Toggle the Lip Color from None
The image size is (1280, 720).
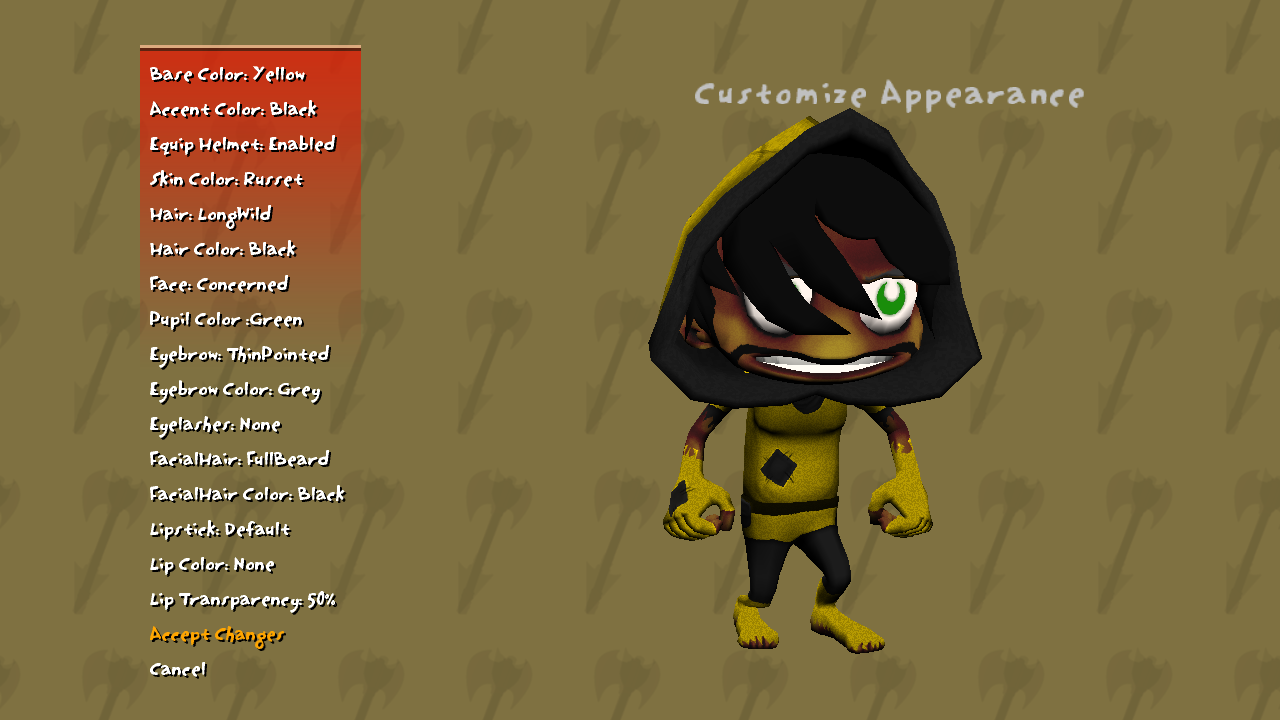(x=212, y=565)
